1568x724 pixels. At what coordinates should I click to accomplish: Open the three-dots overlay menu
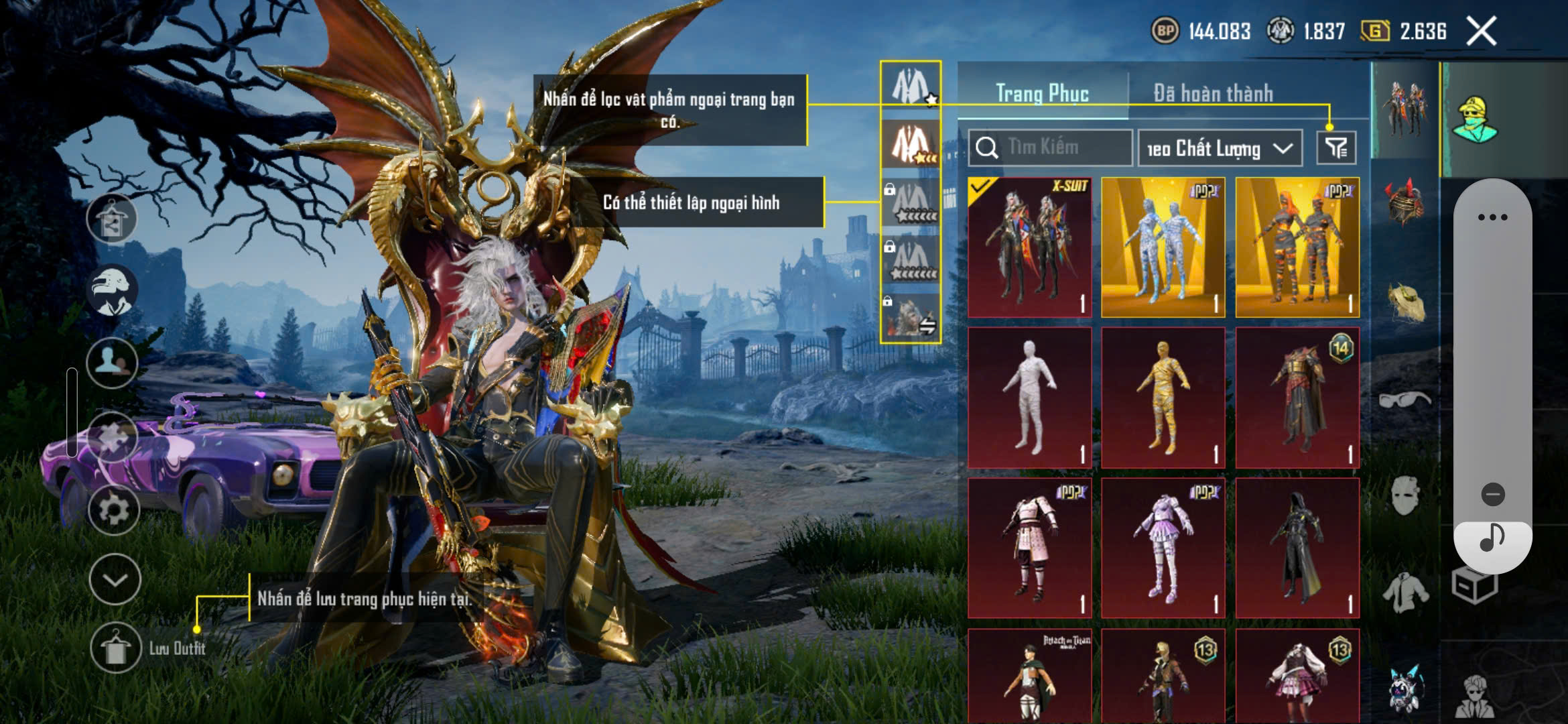[1492, 217]
